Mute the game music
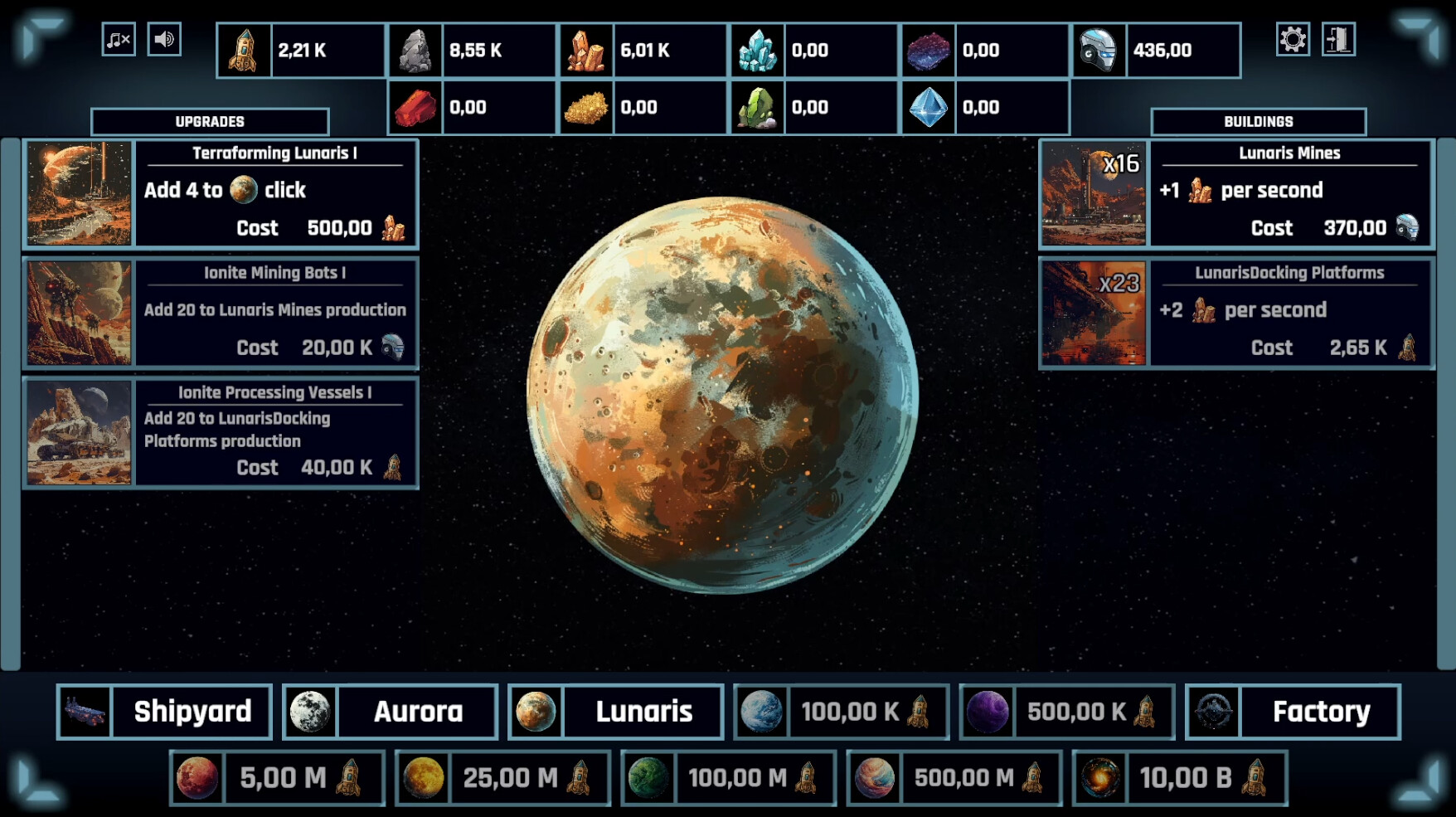 117,37
